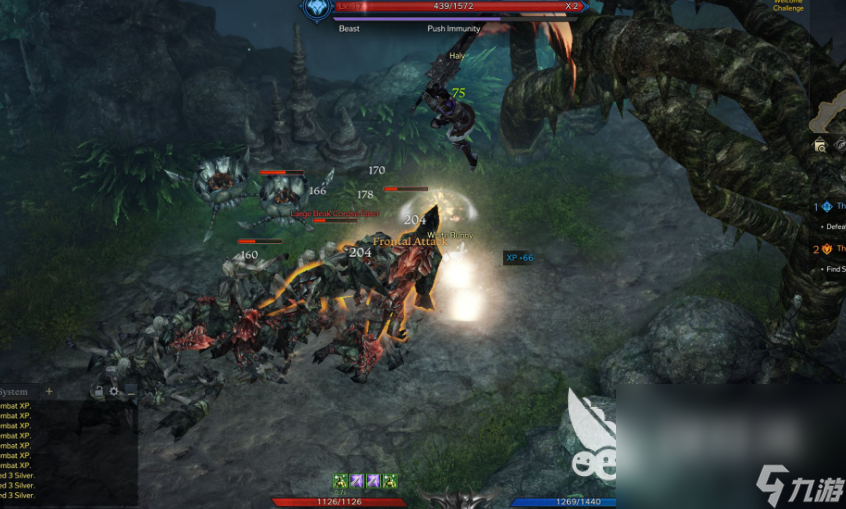Open the Welcome Challenge
Image resolution: width=846 pixels, height=509 pixels.
(x=788, y=5)
